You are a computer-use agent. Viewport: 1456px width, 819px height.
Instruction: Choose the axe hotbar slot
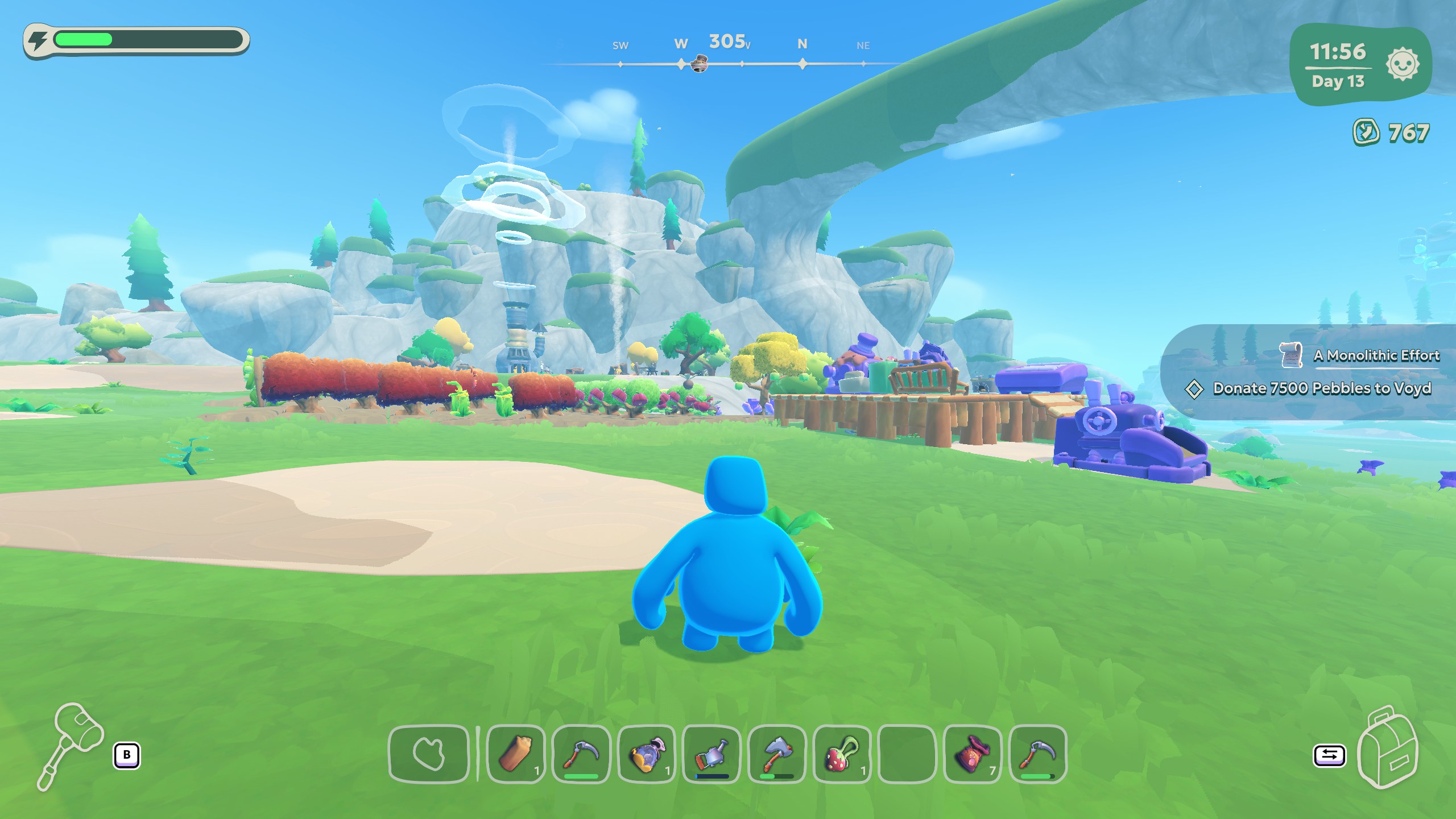click(776, 754)
